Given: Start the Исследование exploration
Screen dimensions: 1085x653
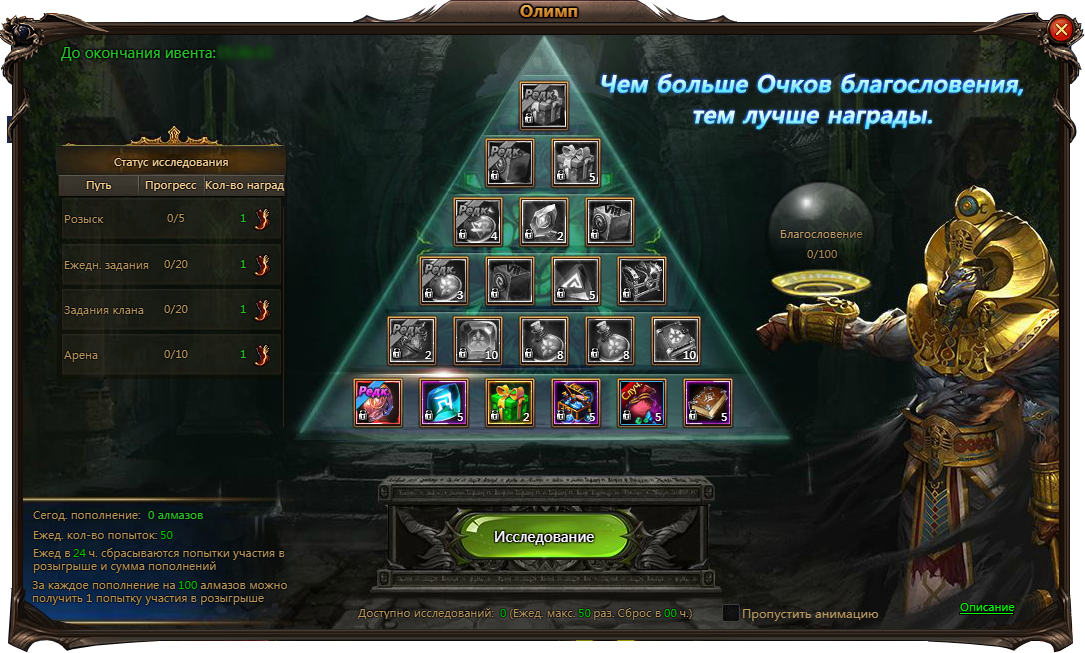Looking at the screenshot, I should pyautogui.click(x=543, y=537).
